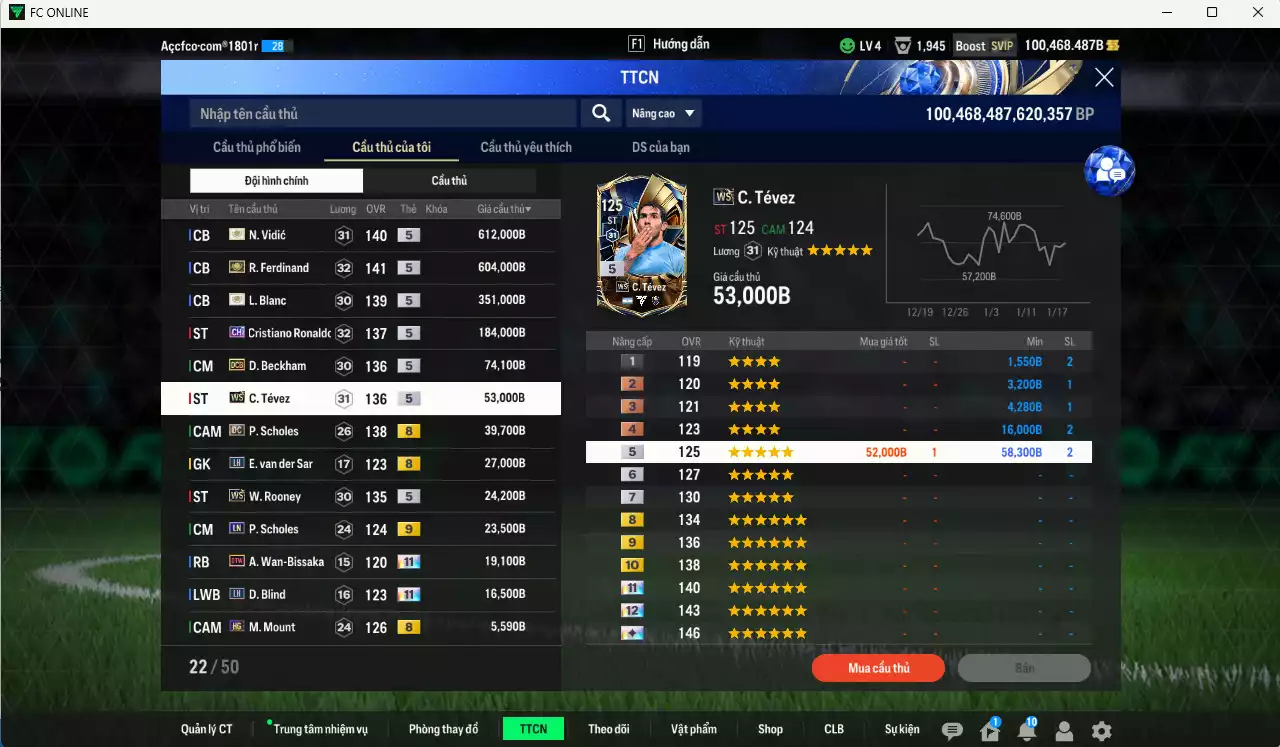Click the Tévez price history graph

pyautogui.click(x=990, y=245)
